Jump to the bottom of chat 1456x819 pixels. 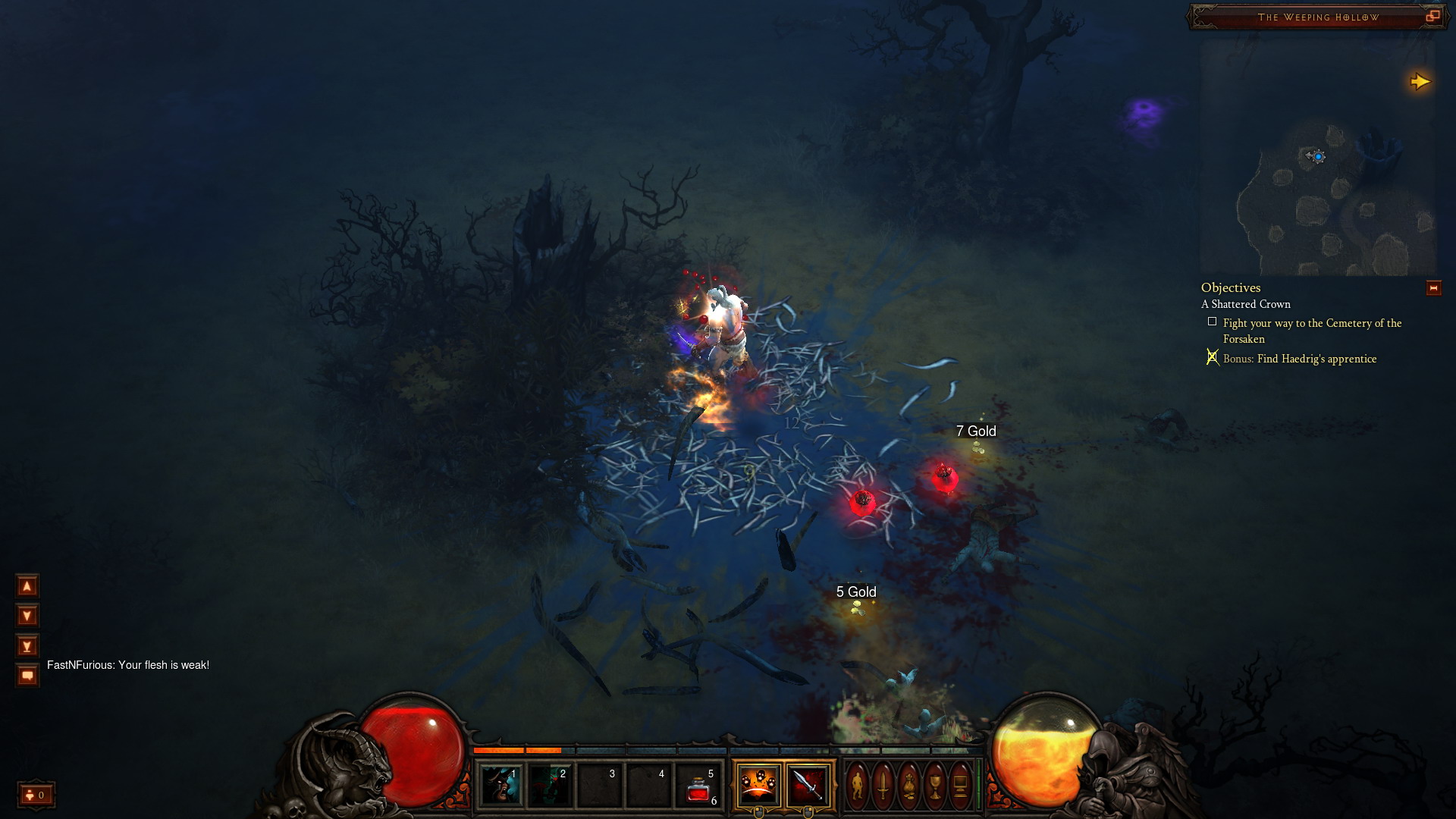click(x=27, y=646)
